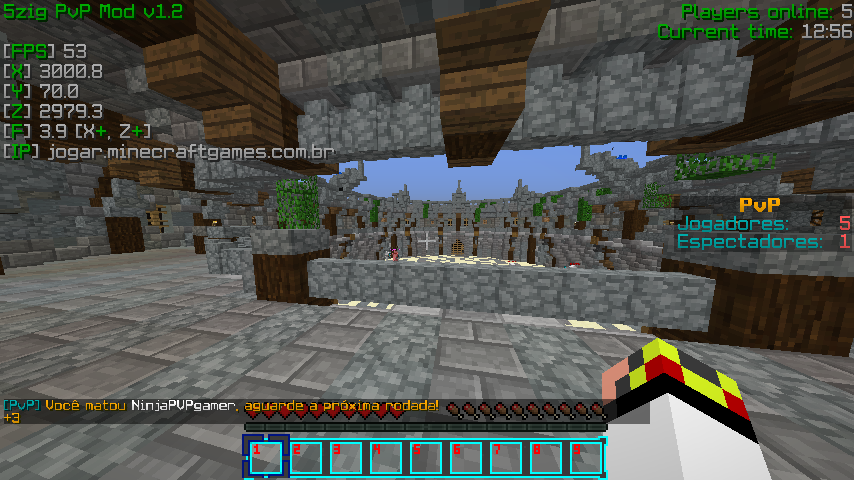Select hotbar slot number 1
Viewport: 854px width, 480px height.
(266, 458)
